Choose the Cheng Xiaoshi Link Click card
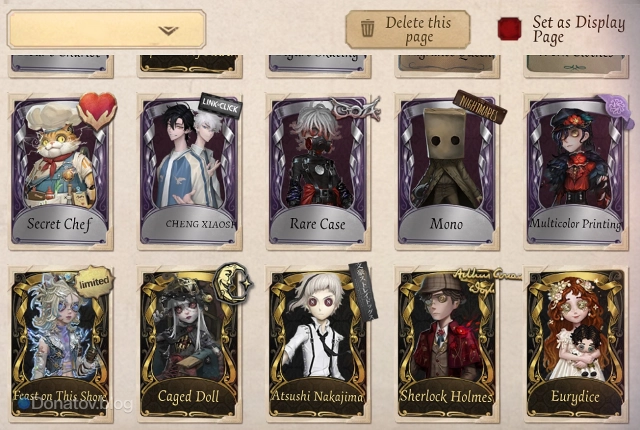Viewport: 640px width, 430px height. tap(190, 170)
